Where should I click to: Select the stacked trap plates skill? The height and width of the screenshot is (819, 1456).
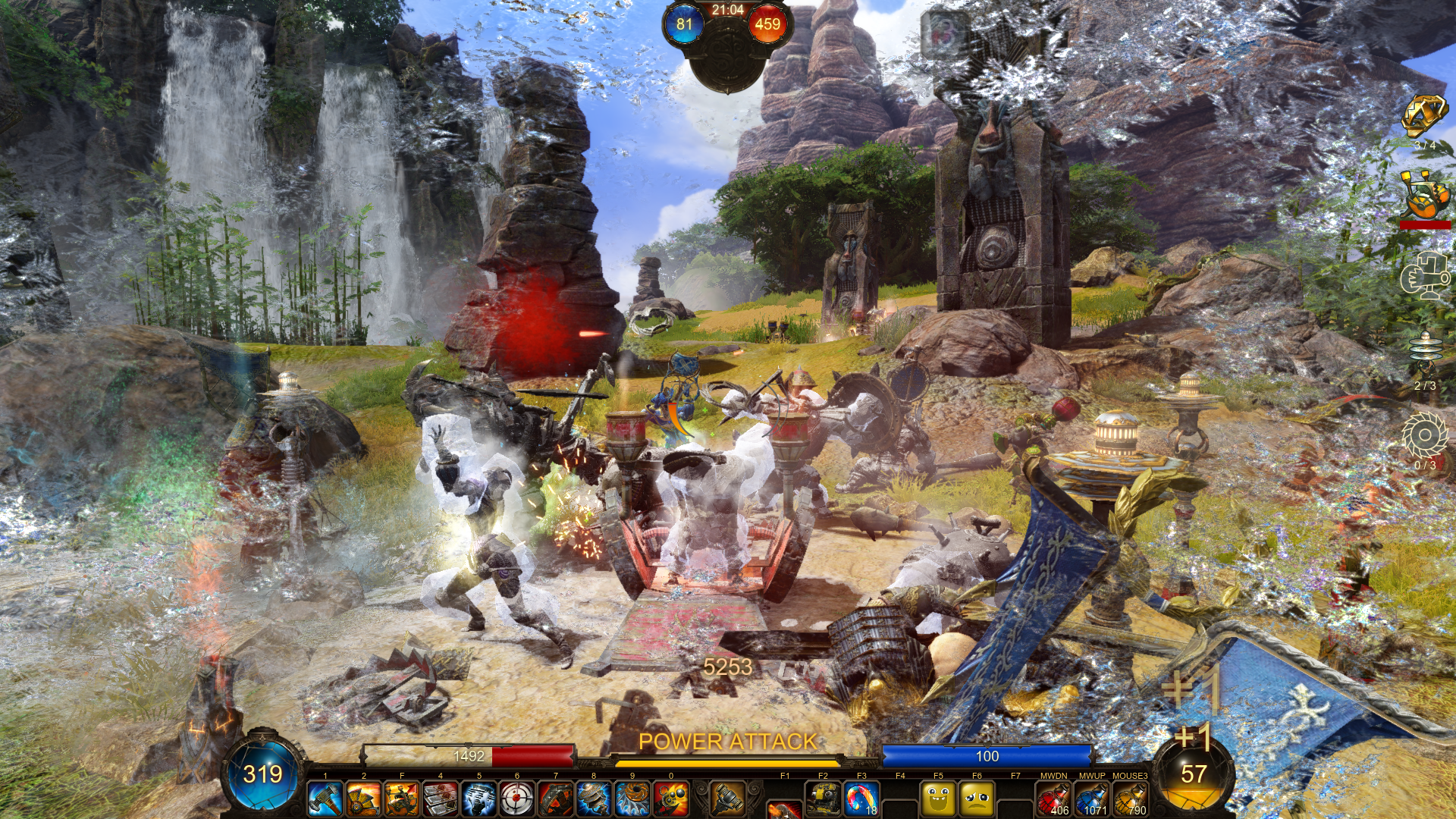pyautogui.click(x=441, y=799)
